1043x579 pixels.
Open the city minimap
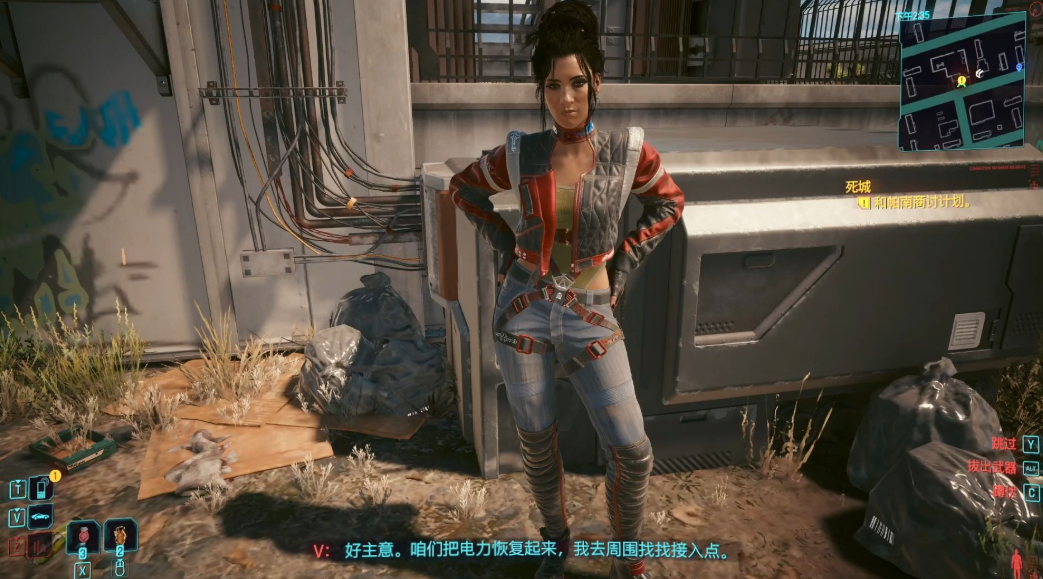point(962,84)
